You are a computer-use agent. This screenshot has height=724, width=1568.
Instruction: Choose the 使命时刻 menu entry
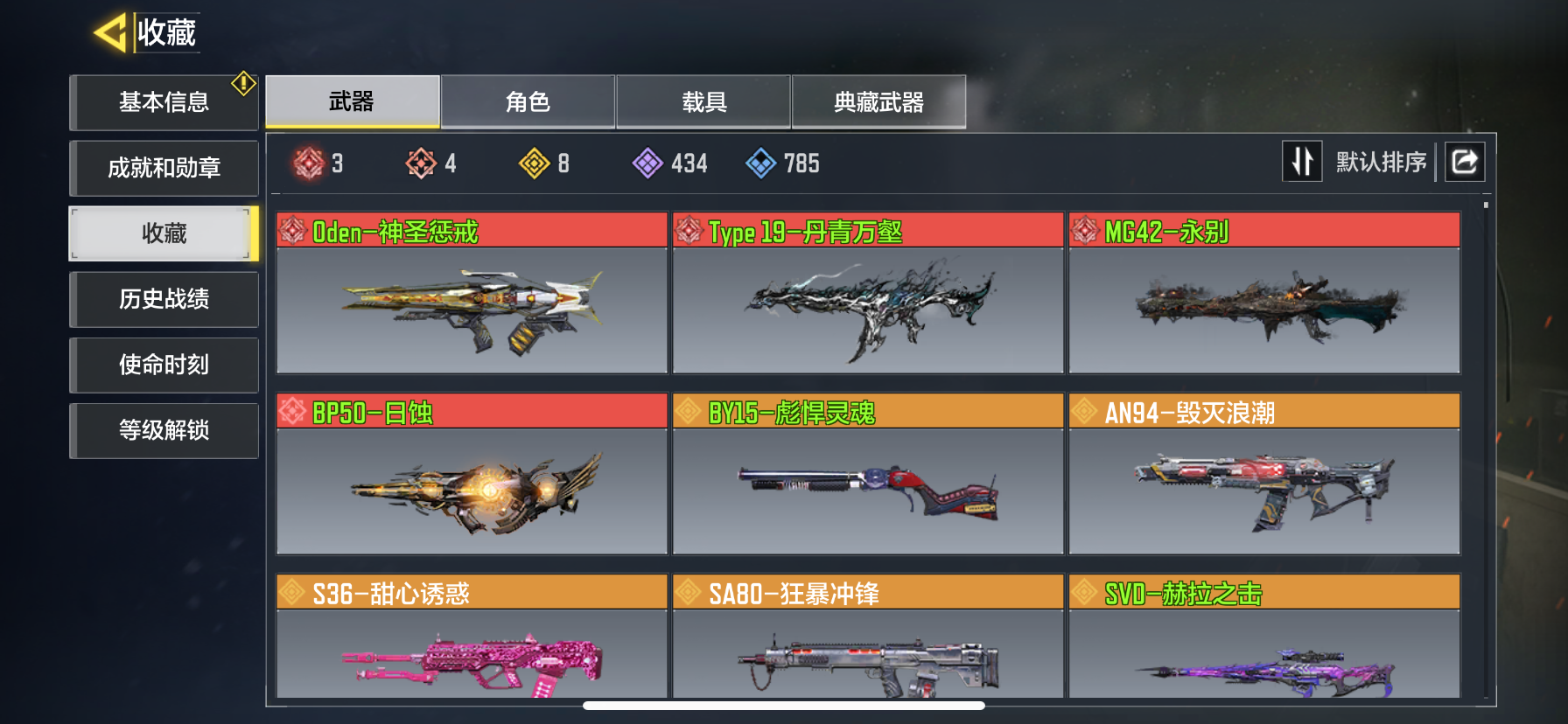pos(164,365)
